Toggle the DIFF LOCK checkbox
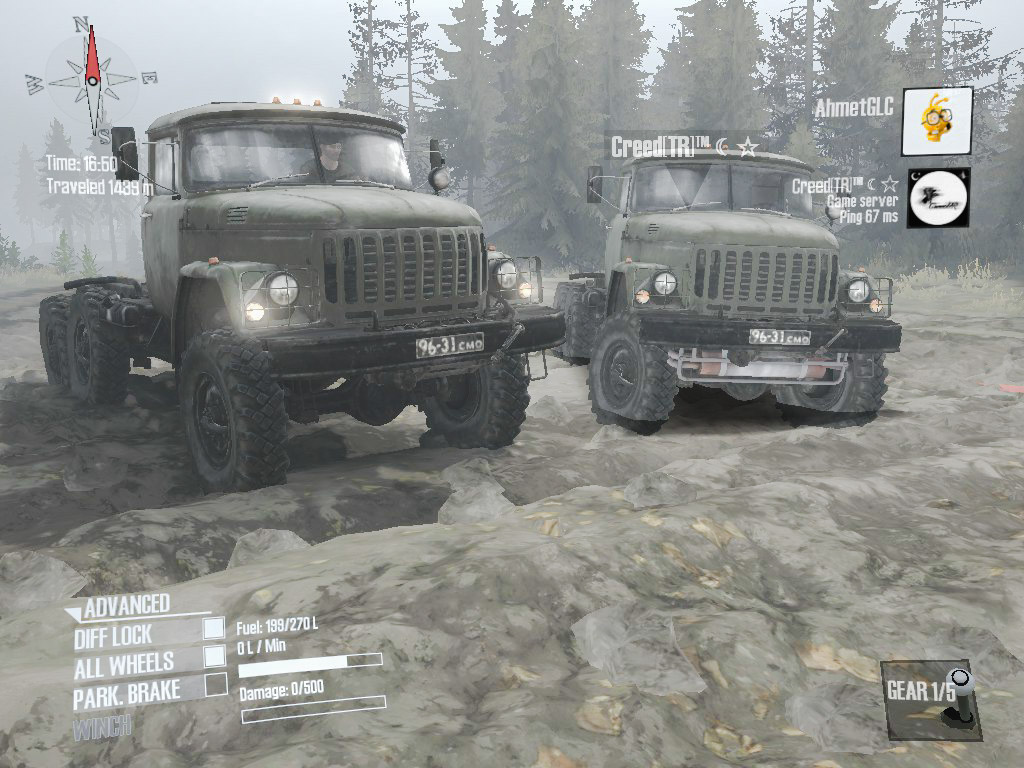The width and height of the screenshot is (1024, 768). point(214,628)
